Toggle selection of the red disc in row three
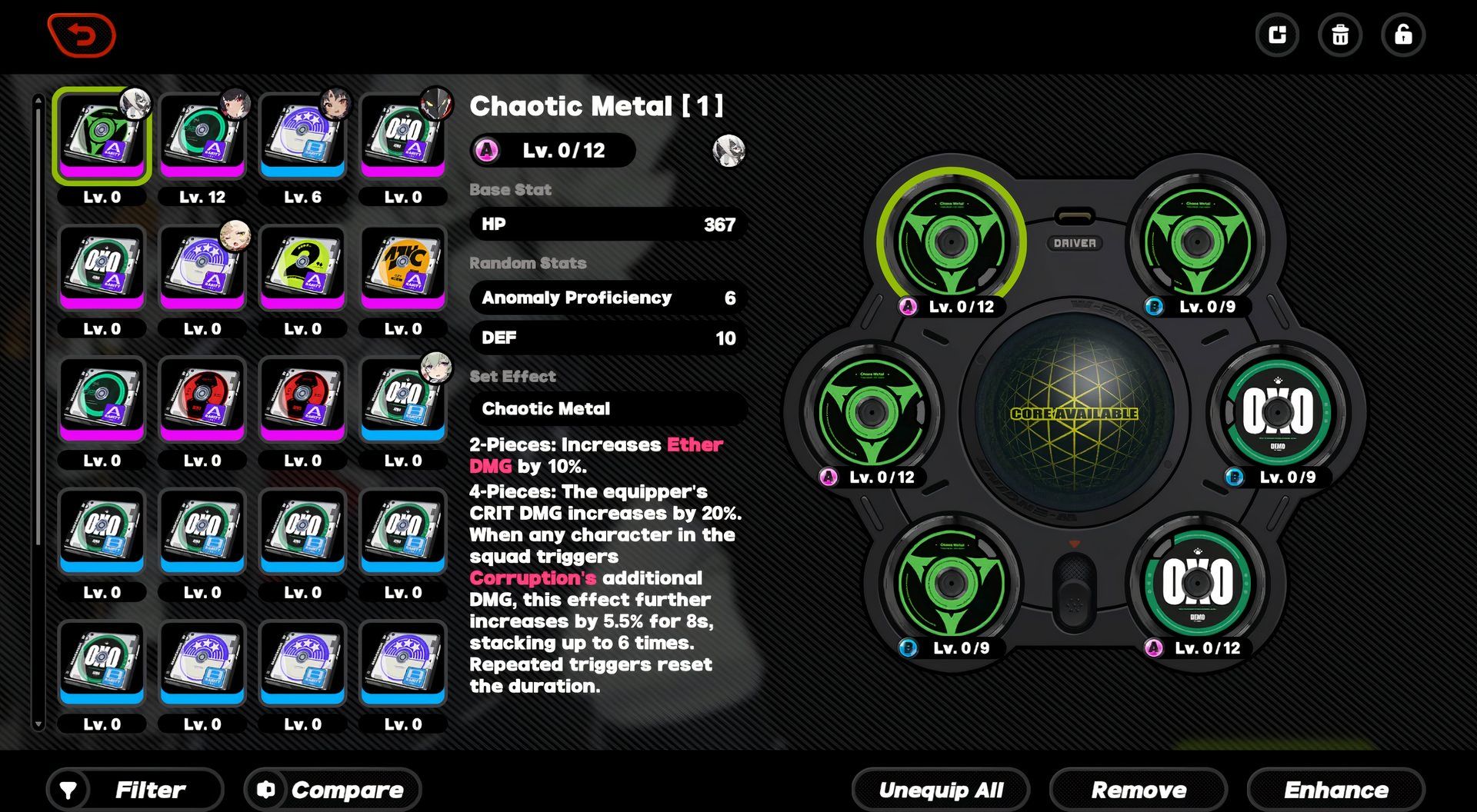Viewport: 1477px width, 812px height. (x=202, y=398)
